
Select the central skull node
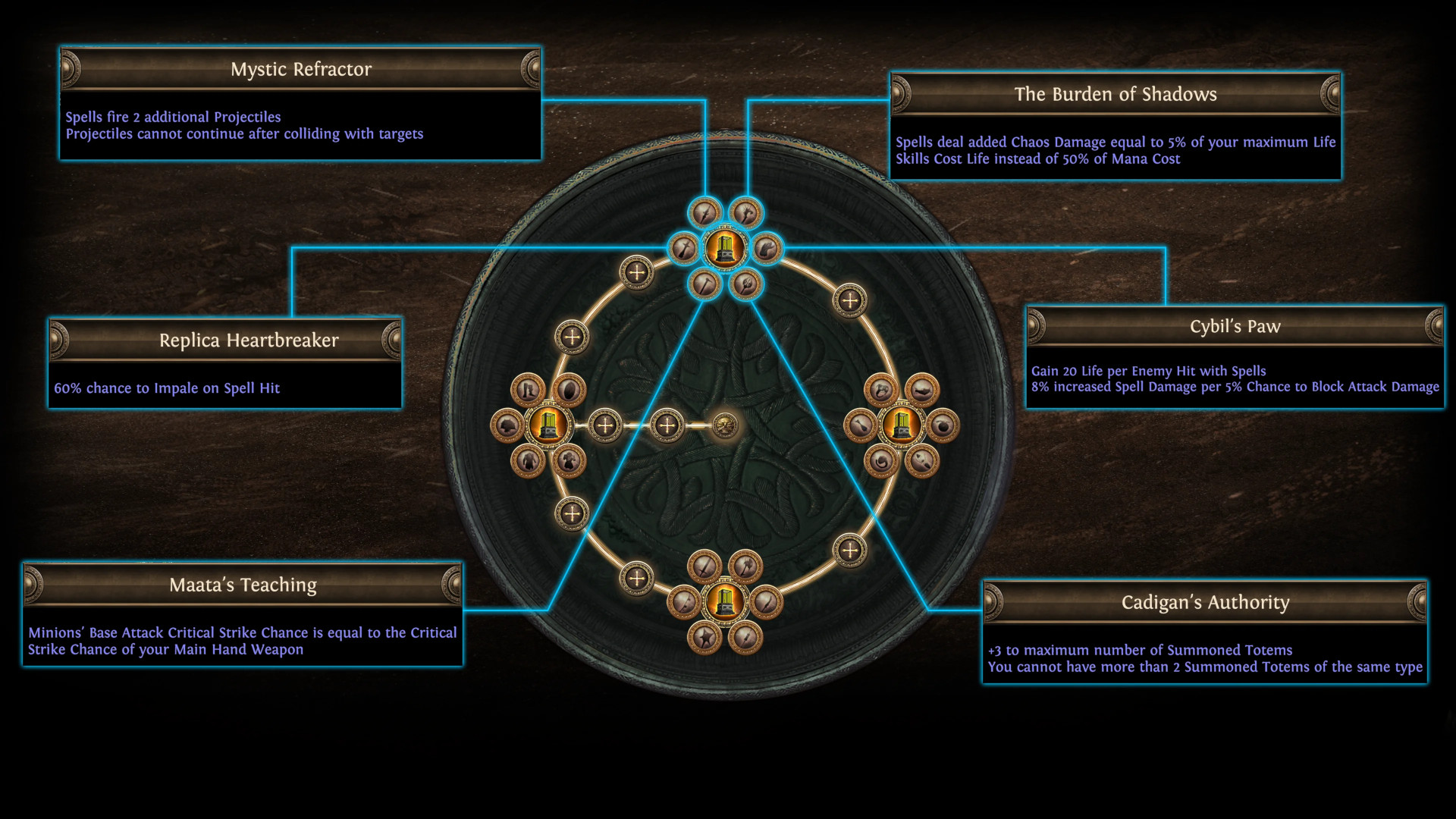pos(726,425)
